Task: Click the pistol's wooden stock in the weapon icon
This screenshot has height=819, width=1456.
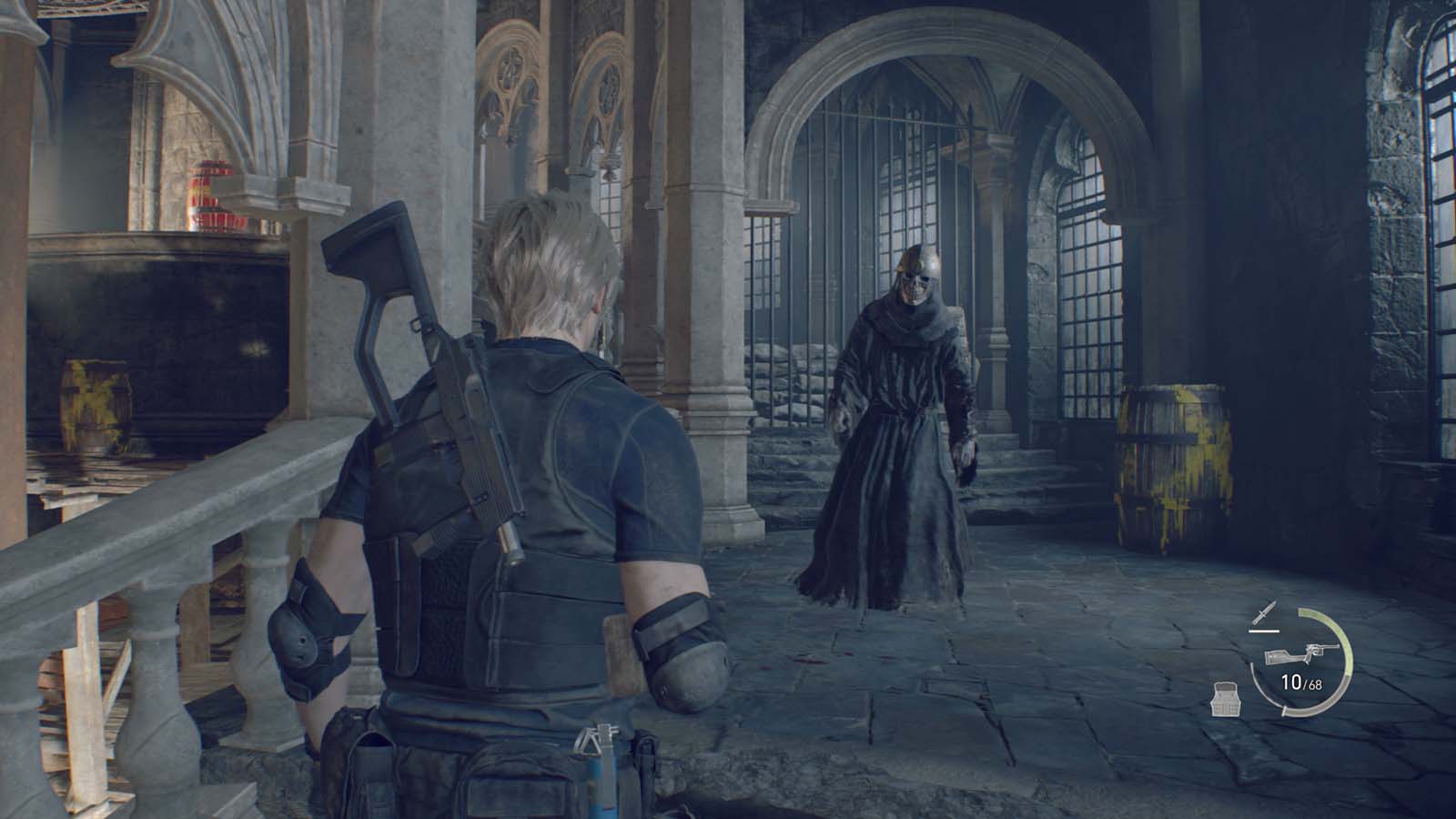Action: (1279, 657)
